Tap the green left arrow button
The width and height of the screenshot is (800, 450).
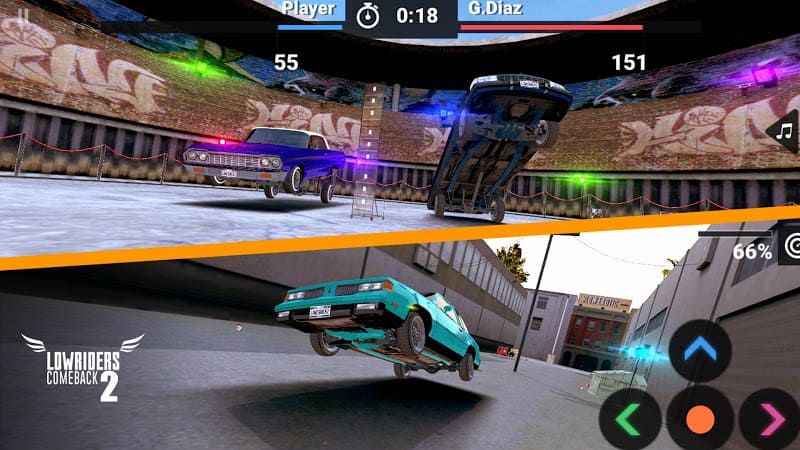coord(630,419)
